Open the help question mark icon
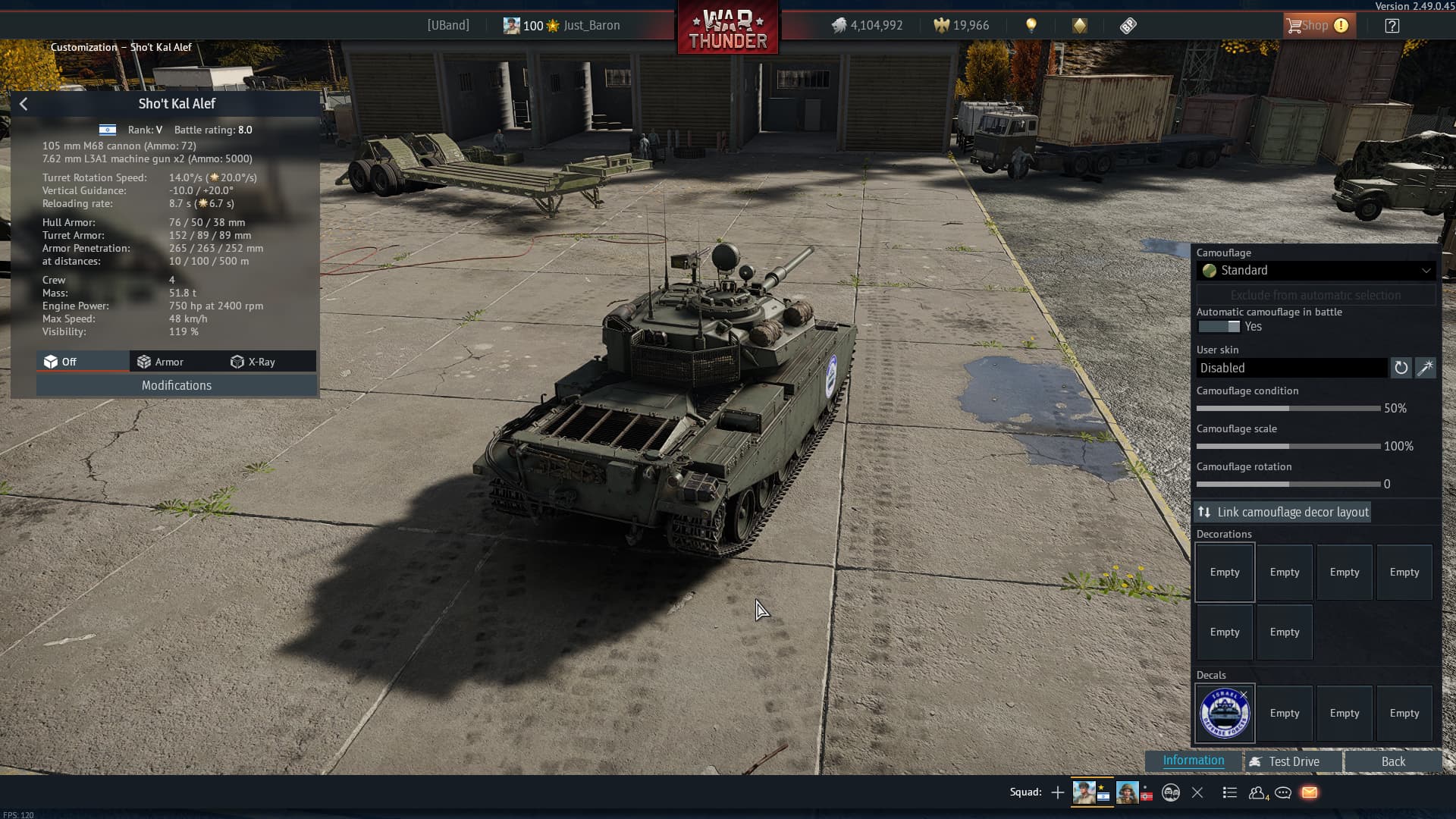The width and height of the screenshot is (1456, 819). [1392, 26]
